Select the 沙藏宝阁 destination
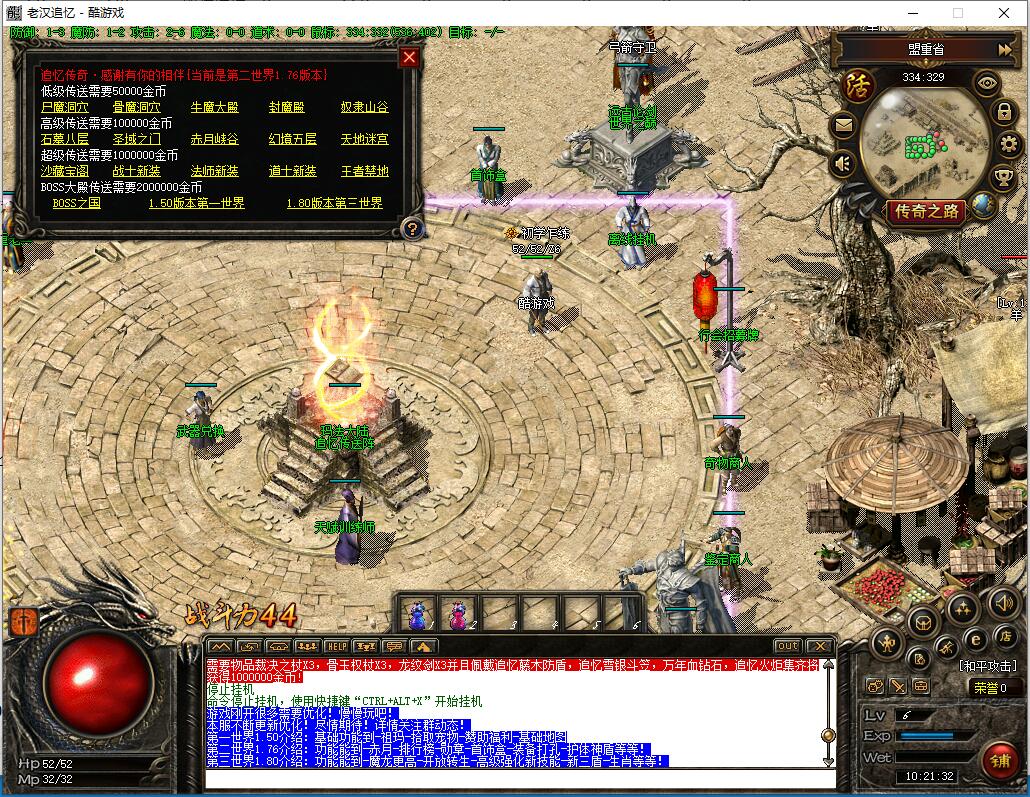 coord(64,171)
